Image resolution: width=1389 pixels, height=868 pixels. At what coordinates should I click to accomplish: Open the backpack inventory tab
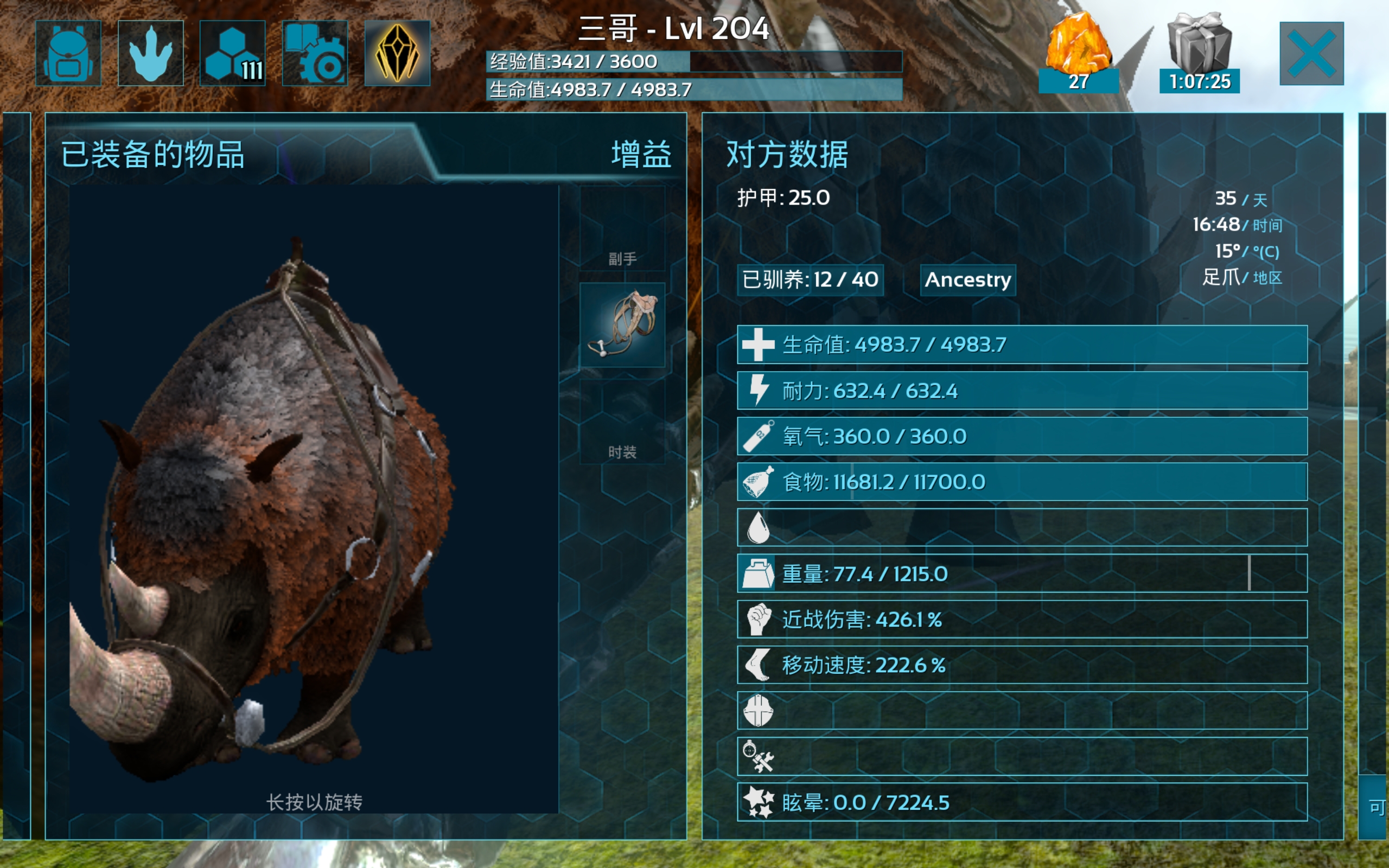[68, 53]
